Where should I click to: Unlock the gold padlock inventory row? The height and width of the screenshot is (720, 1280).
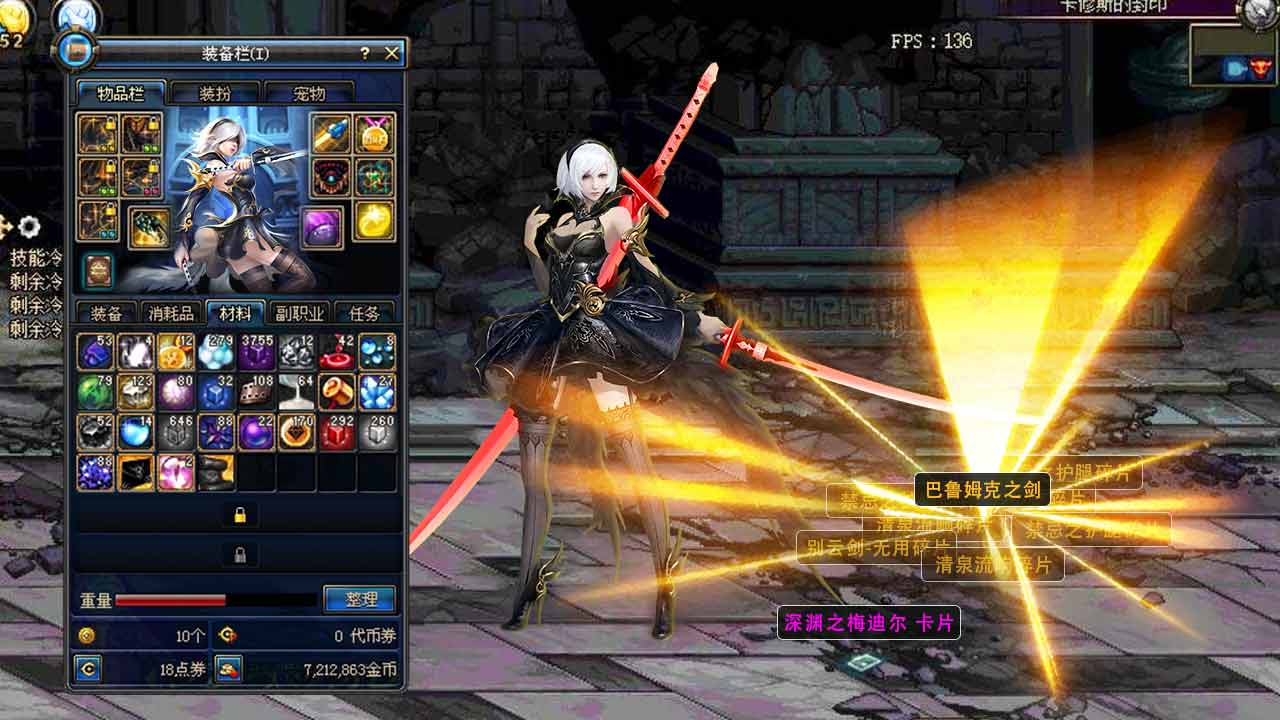coord(240,515)
